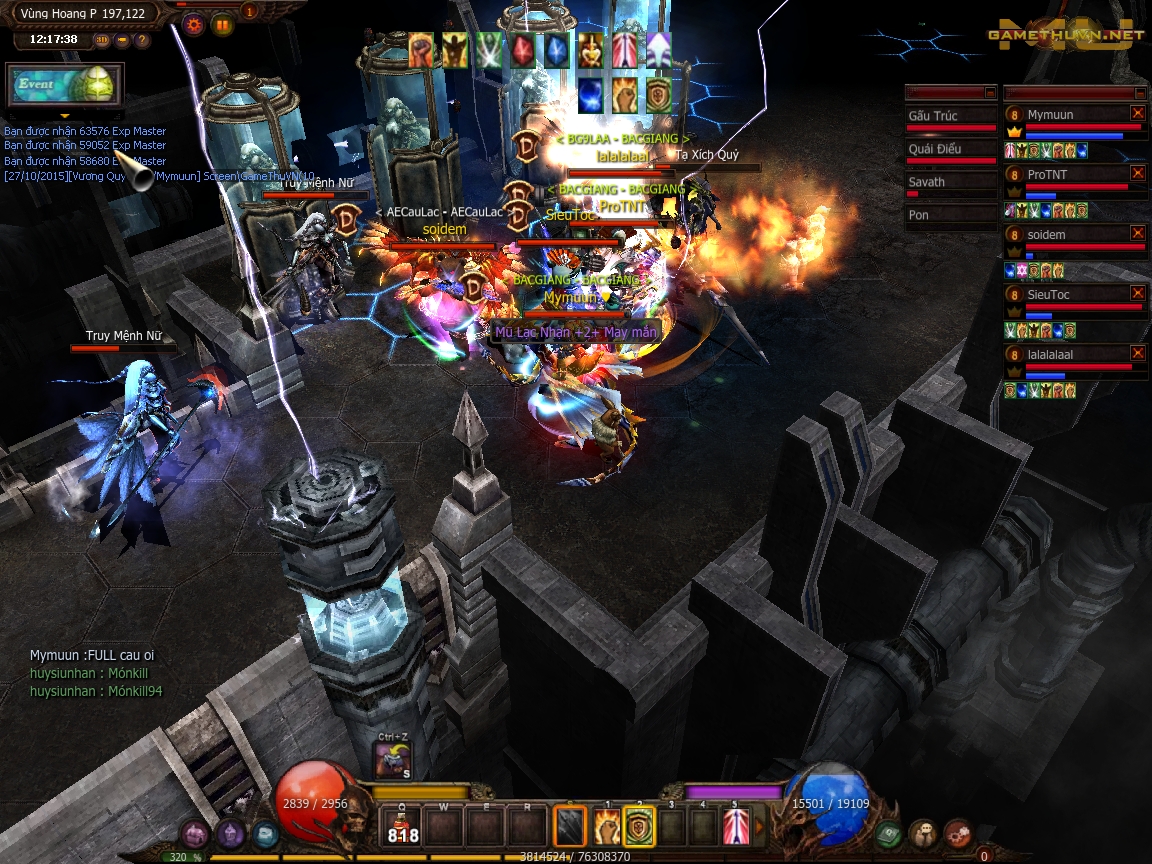Activate the red and white wings skill
Image resolution: width=1152 pixels, height=864 pixels.
tap(736, 826)
